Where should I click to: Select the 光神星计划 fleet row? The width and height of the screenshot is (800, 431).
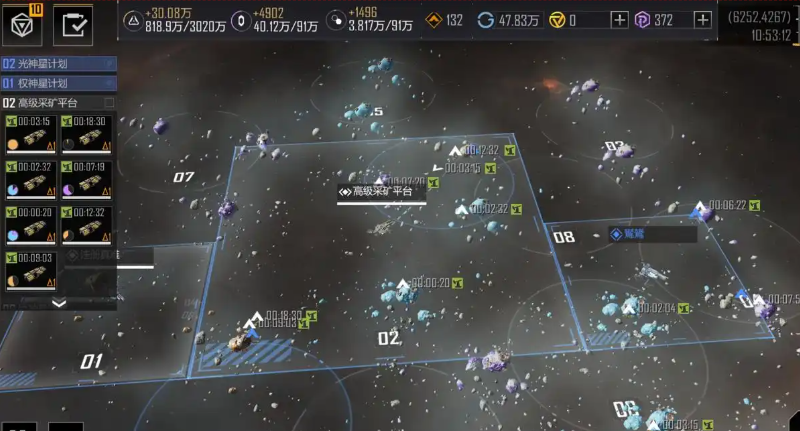pyautogui.click(x=58, y=64)
